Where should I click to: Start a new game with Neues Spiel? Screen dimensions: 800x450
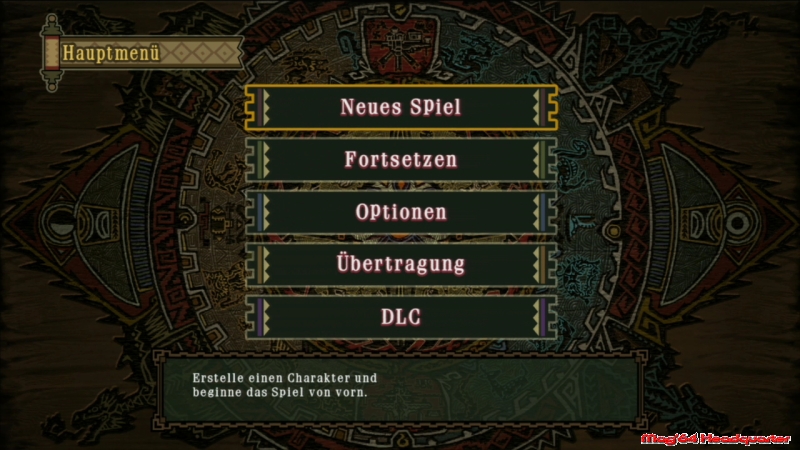pyautogui.click(x=400, y=107)
